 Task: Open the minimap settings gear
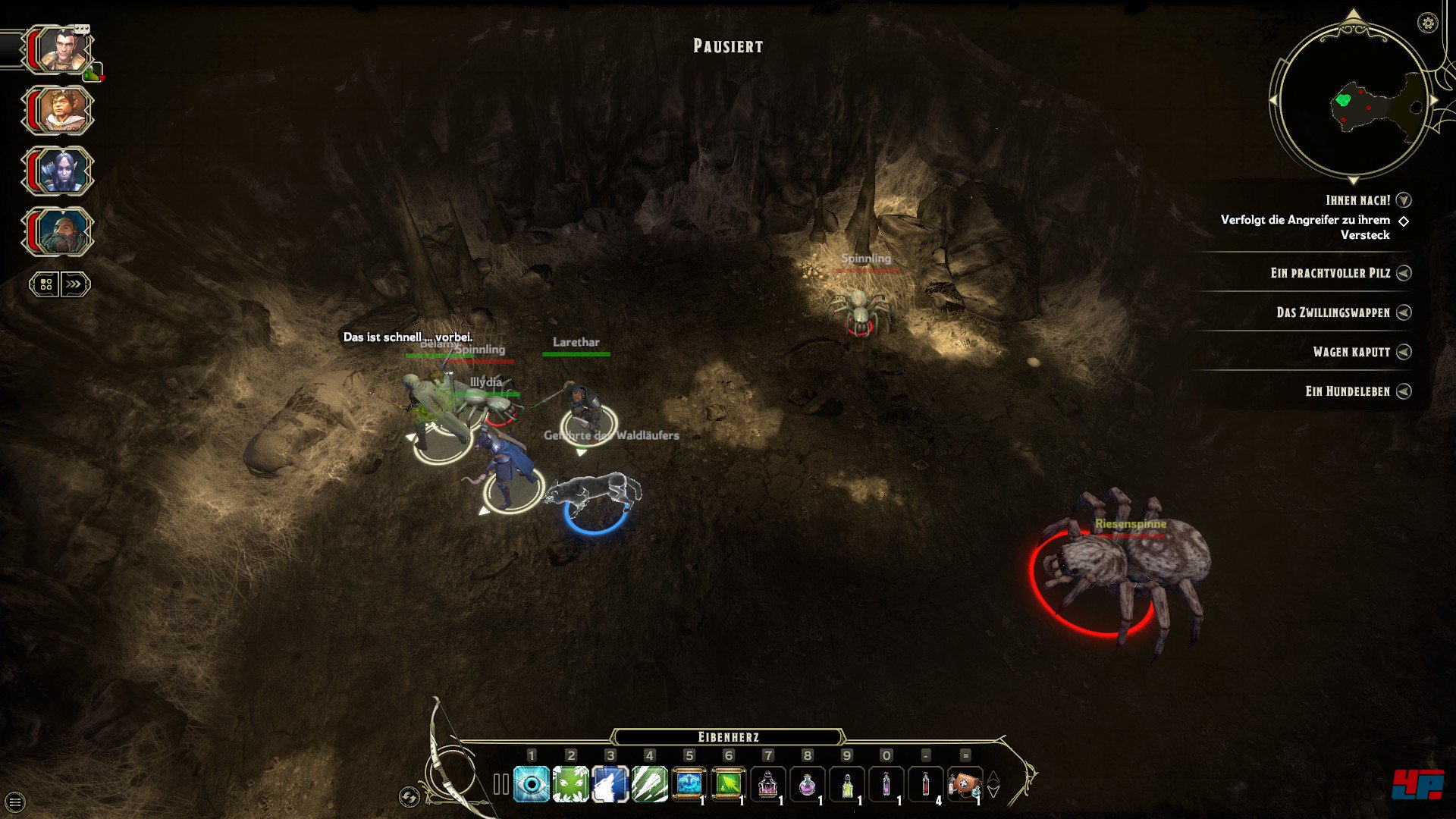click(x=1427, y=24)
